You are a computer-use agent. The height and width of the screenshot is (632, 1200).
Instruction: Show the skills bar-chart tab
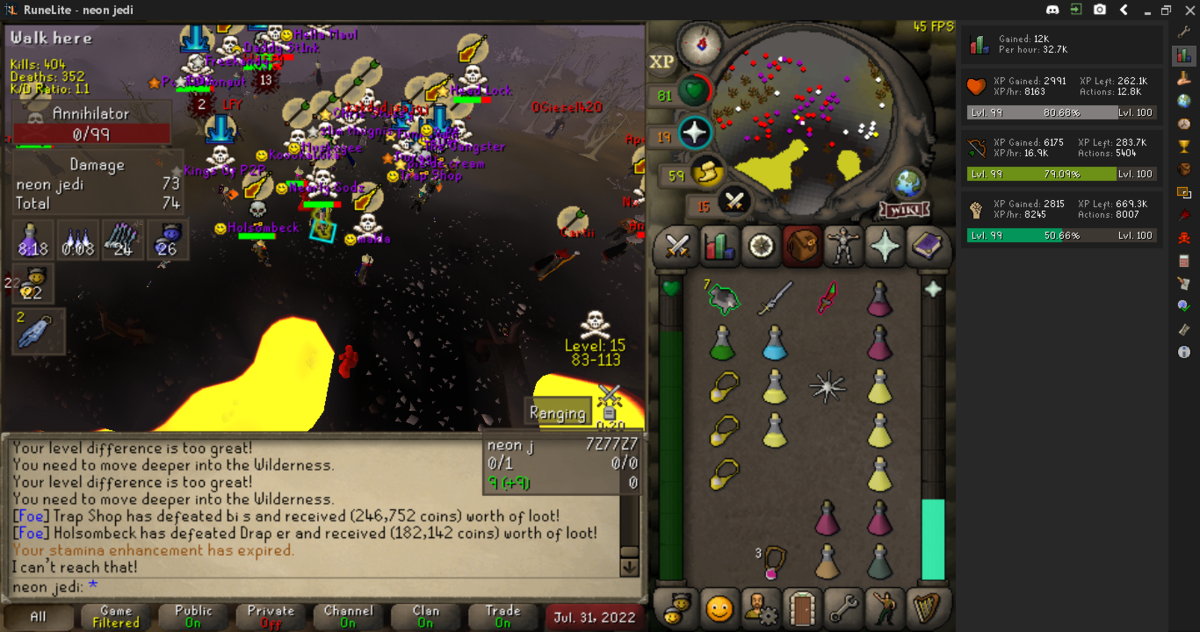718,246
